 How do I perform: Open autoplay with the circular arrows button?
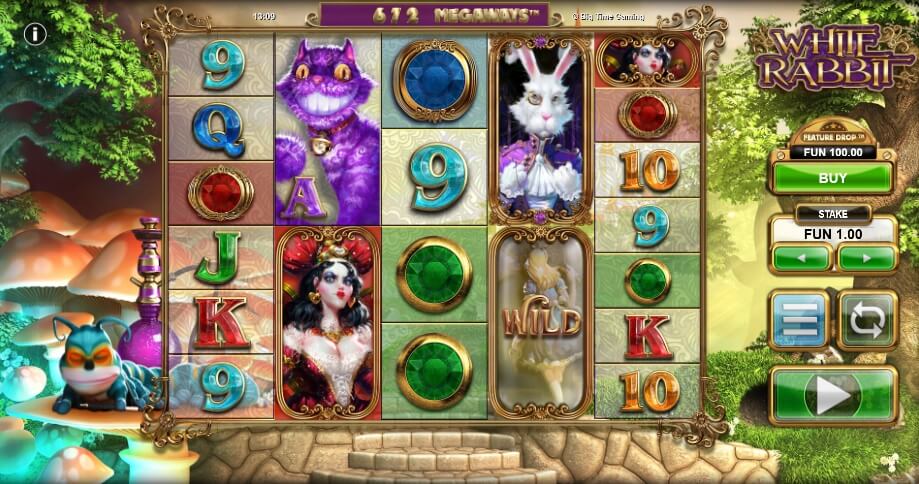866,319
